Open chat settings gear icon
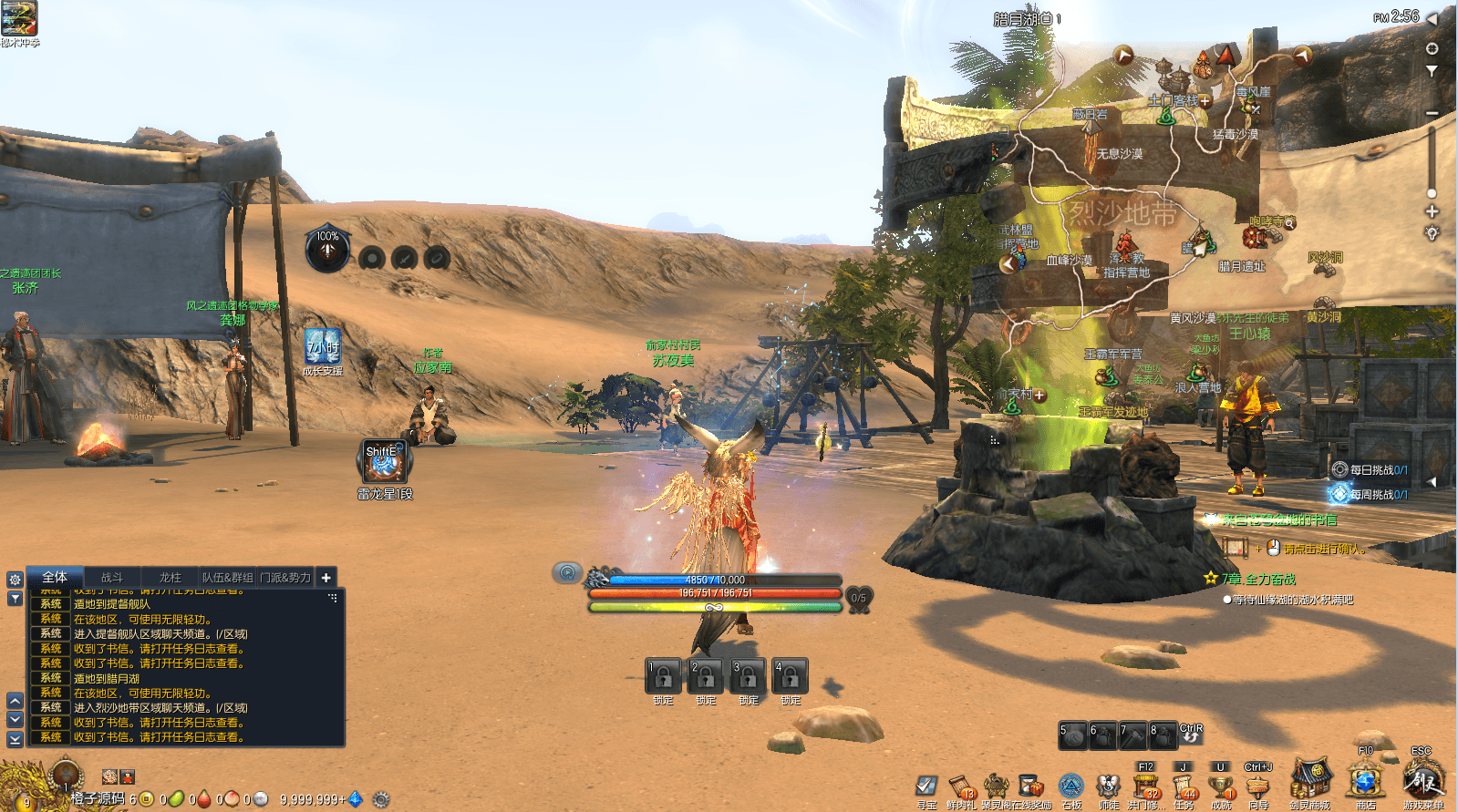The height and width of the screenshot is (812, 1458). pos(15,580)
